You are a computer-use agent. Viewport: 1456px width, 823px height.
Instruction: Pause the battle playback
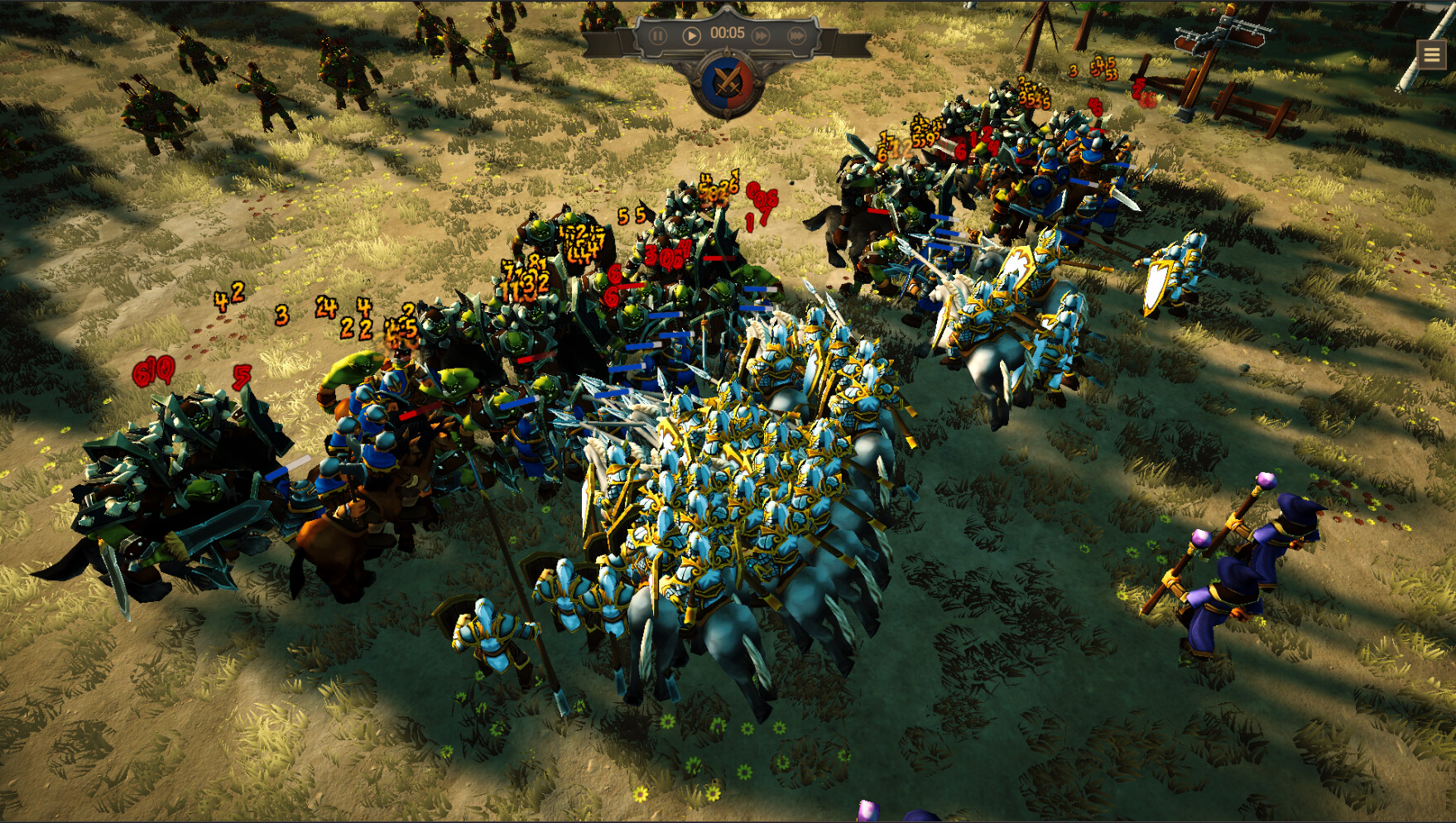659,35
